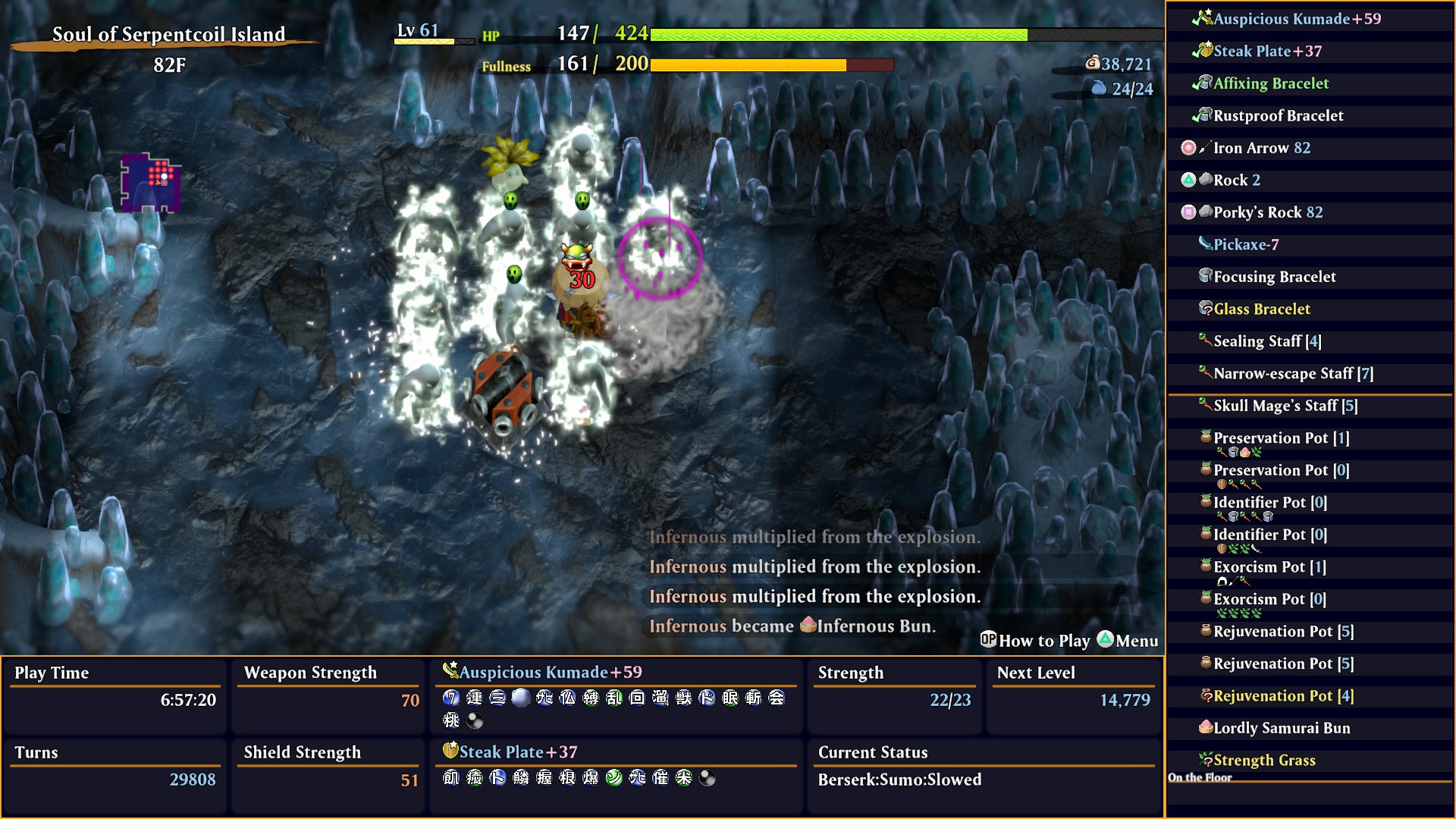The height and width of the screenshot is (819, 1456).
Task: Pick the Rustproof Bracelet item
Action: coord(1278,116)
